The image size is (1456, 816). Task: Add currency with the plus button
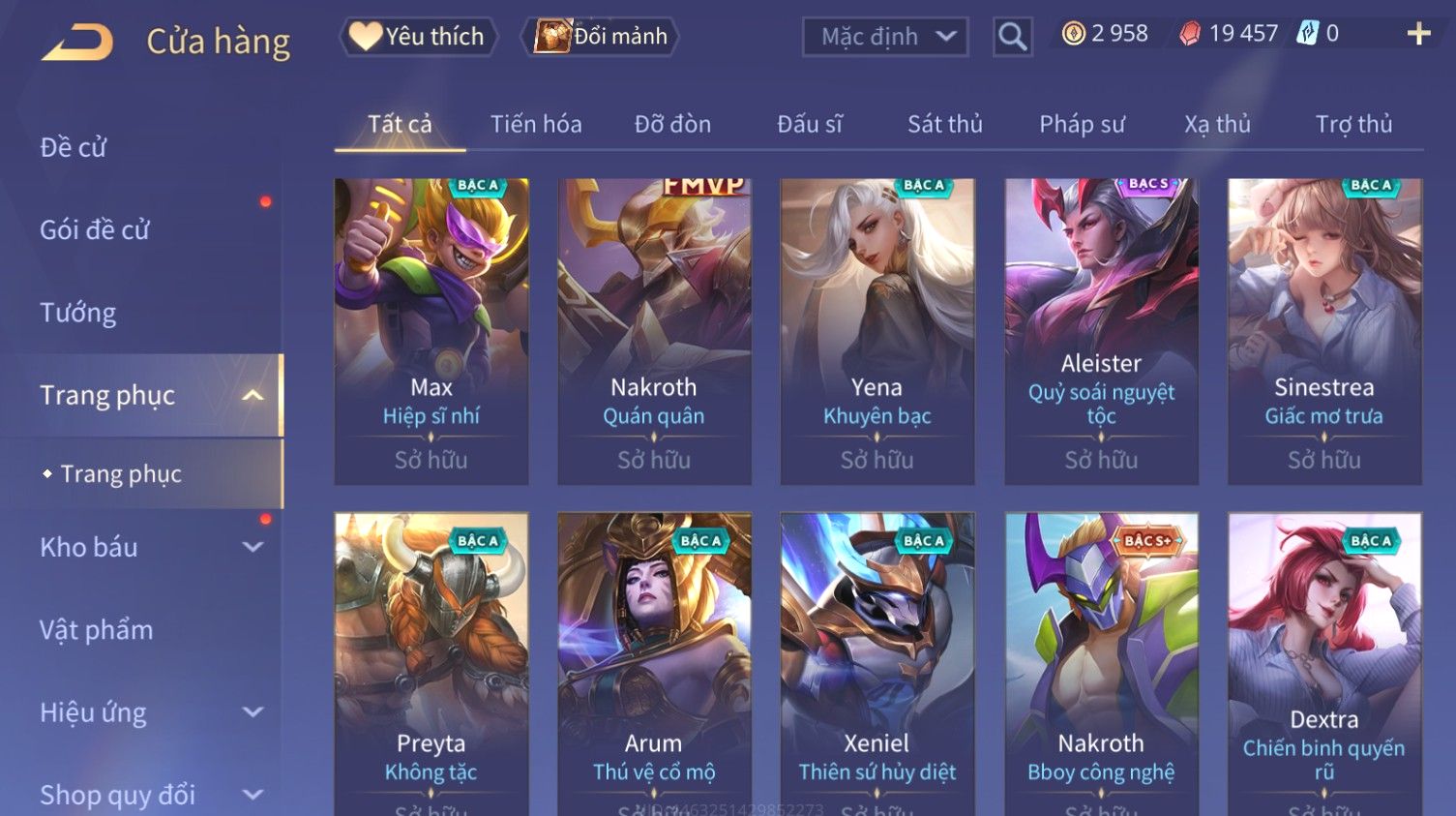click(x=1418, y=34)
